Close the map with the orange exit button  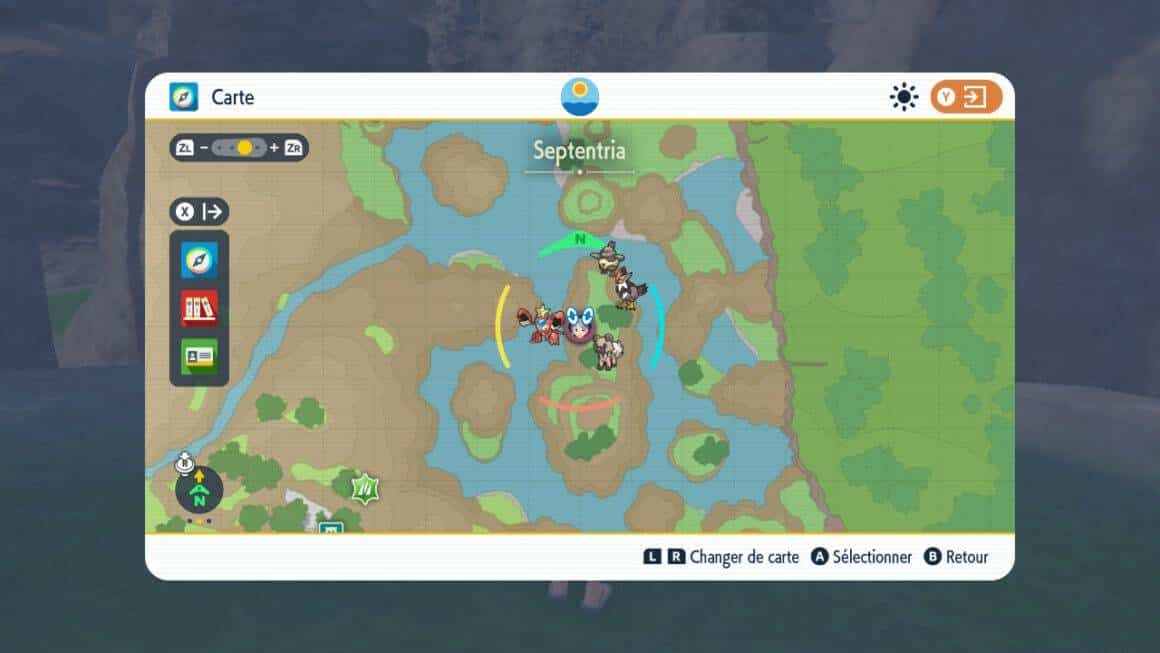(x=966, y=97)
